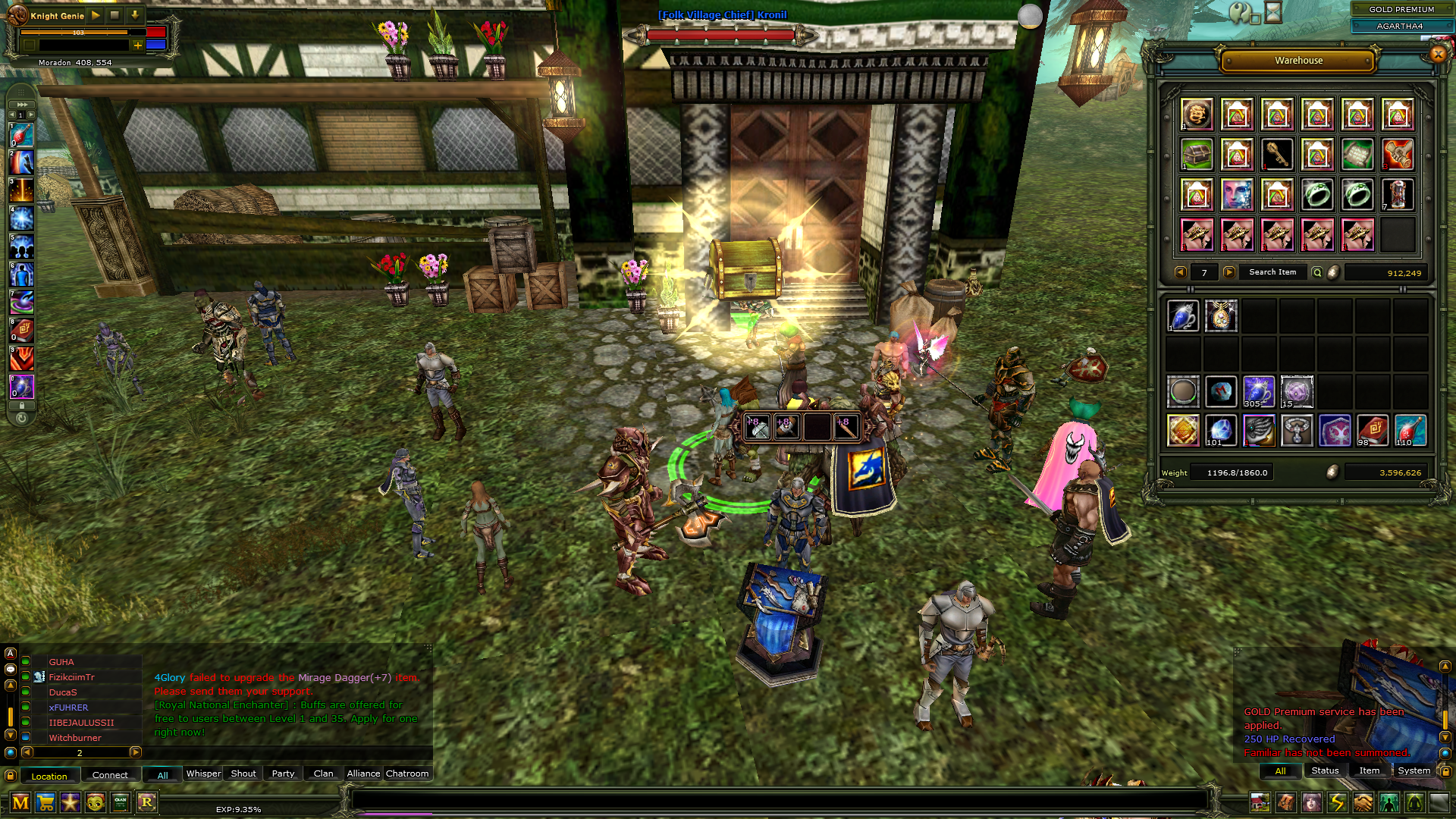Toggle the skill bar lock icon
Viewport: 1456px width, 819px height.
point(22,406)
